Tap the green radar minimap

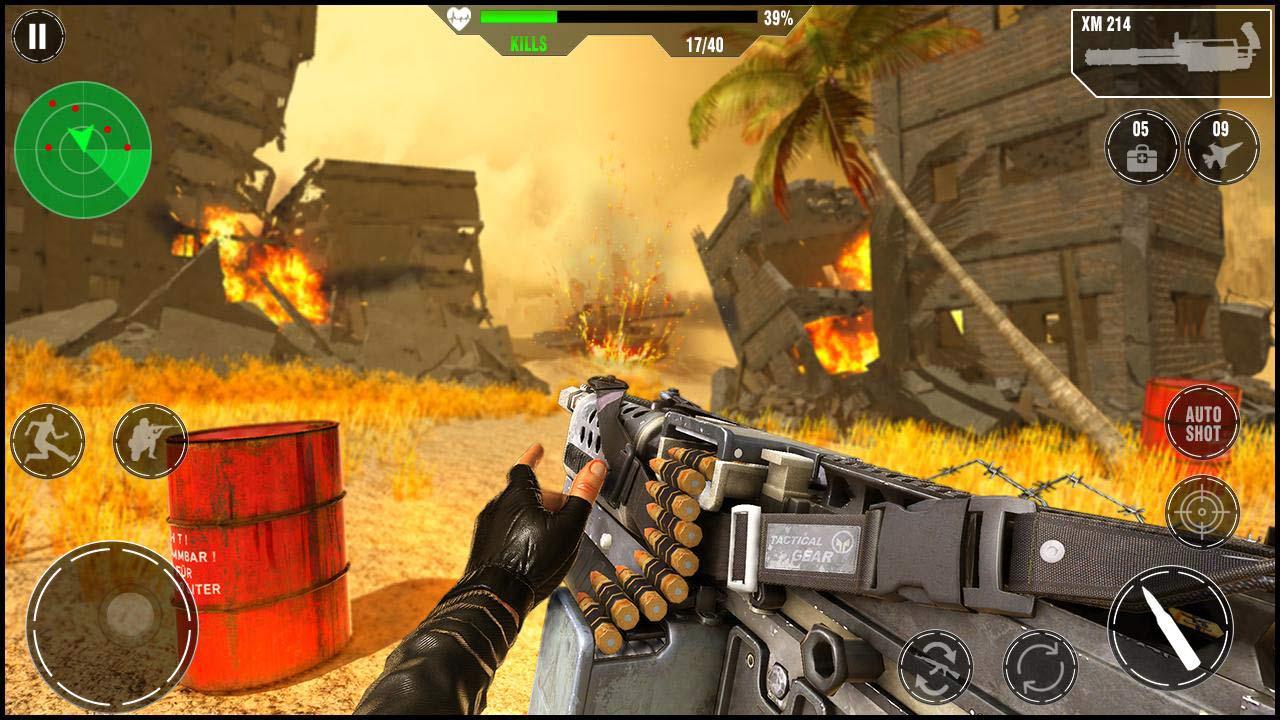coord(83,150)
